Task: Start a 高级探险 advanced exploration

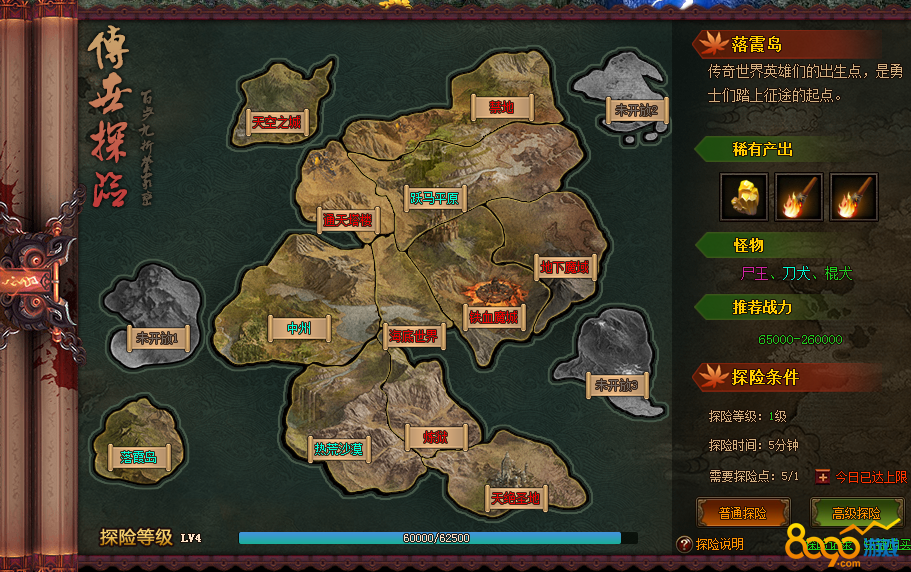Action: click(x=856, y=513)
